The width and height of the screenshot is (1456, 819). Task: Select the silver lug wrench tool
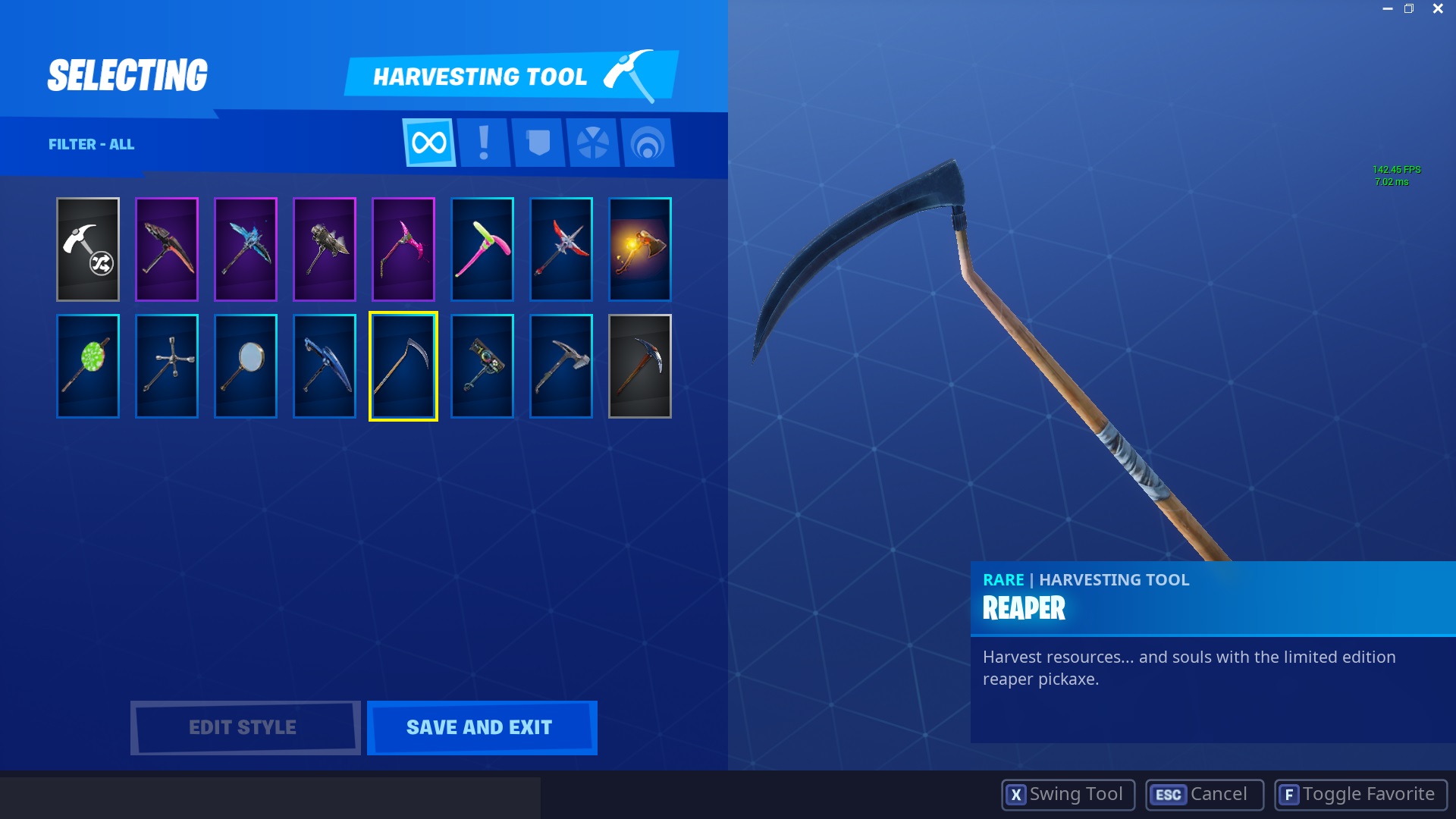coord(167,366)
